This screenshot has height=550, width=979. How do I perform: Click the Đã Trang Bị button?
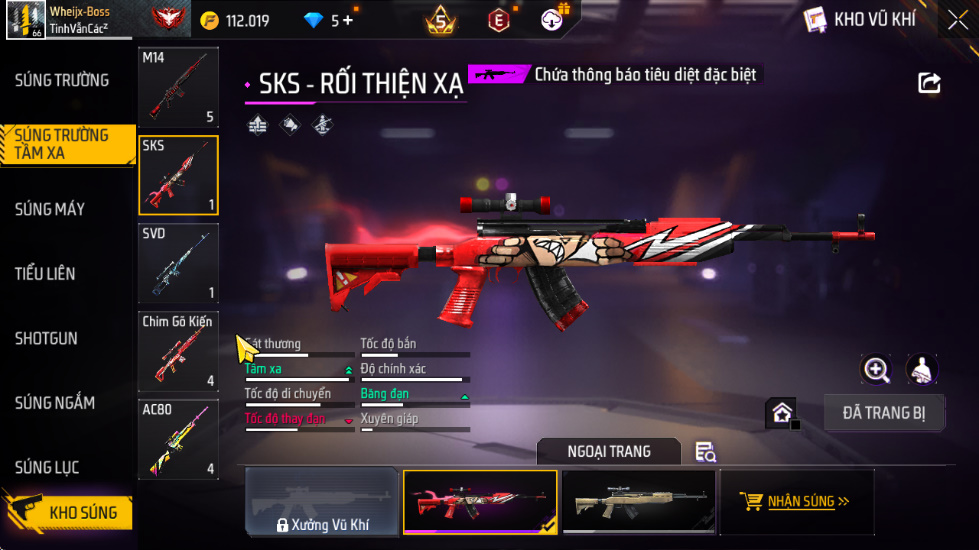[883, 412]
